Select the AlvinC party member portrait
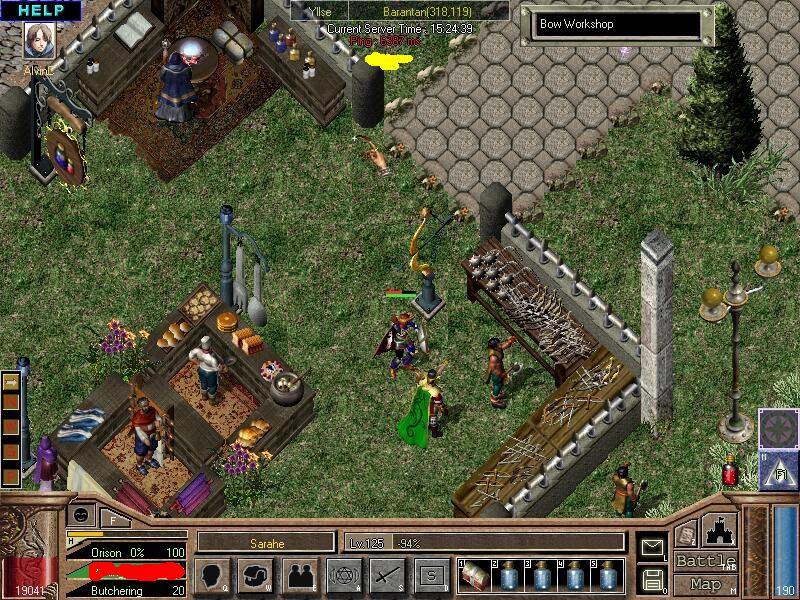The image size is (800, 600). click(39, 42)
